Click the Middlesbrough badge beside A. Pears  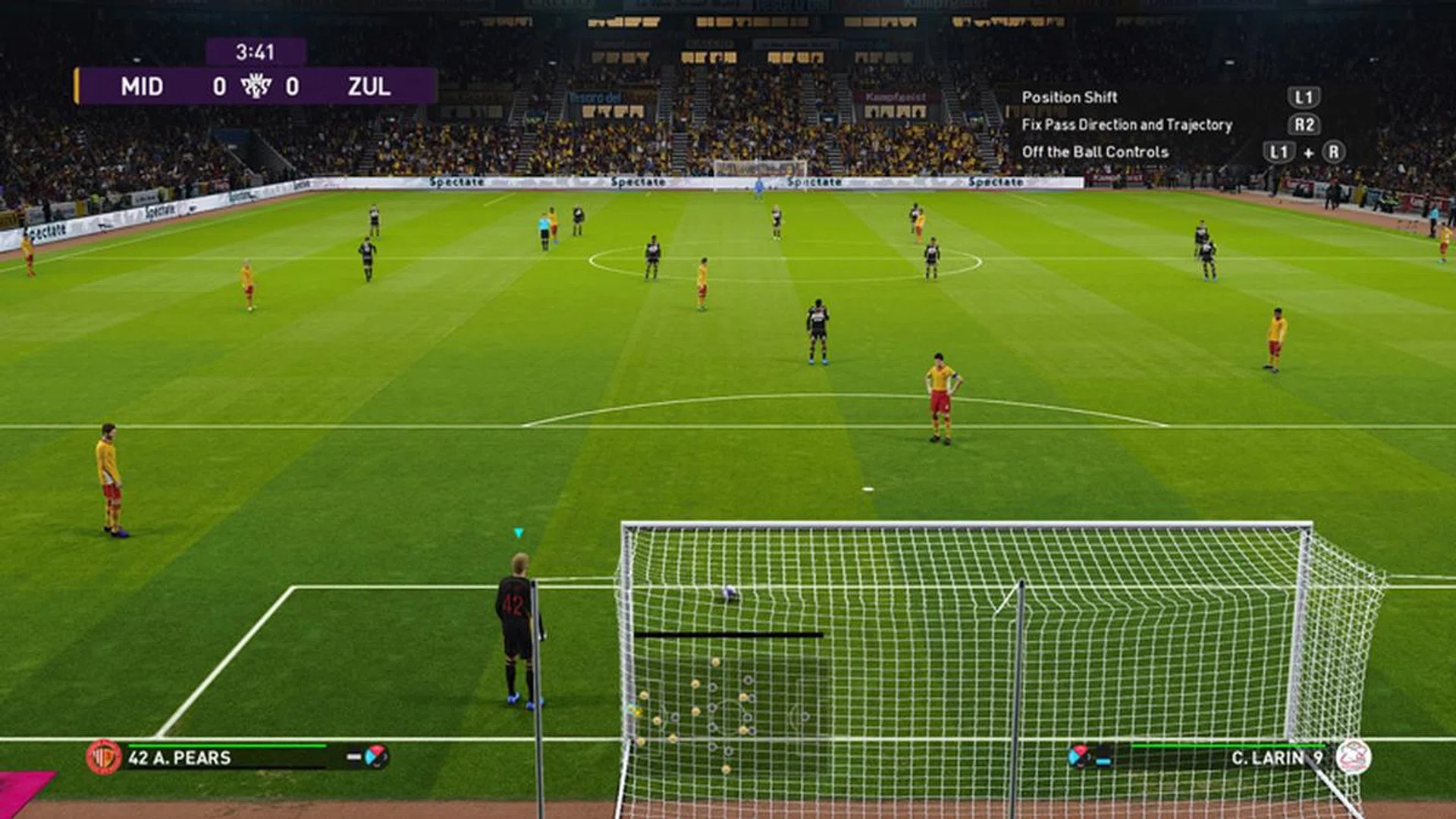coord(105,758)
